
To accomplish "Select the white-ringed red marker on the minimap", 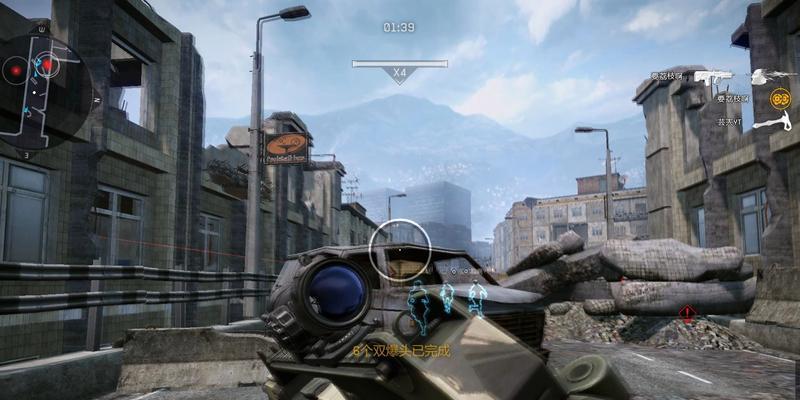I will 47,65.
